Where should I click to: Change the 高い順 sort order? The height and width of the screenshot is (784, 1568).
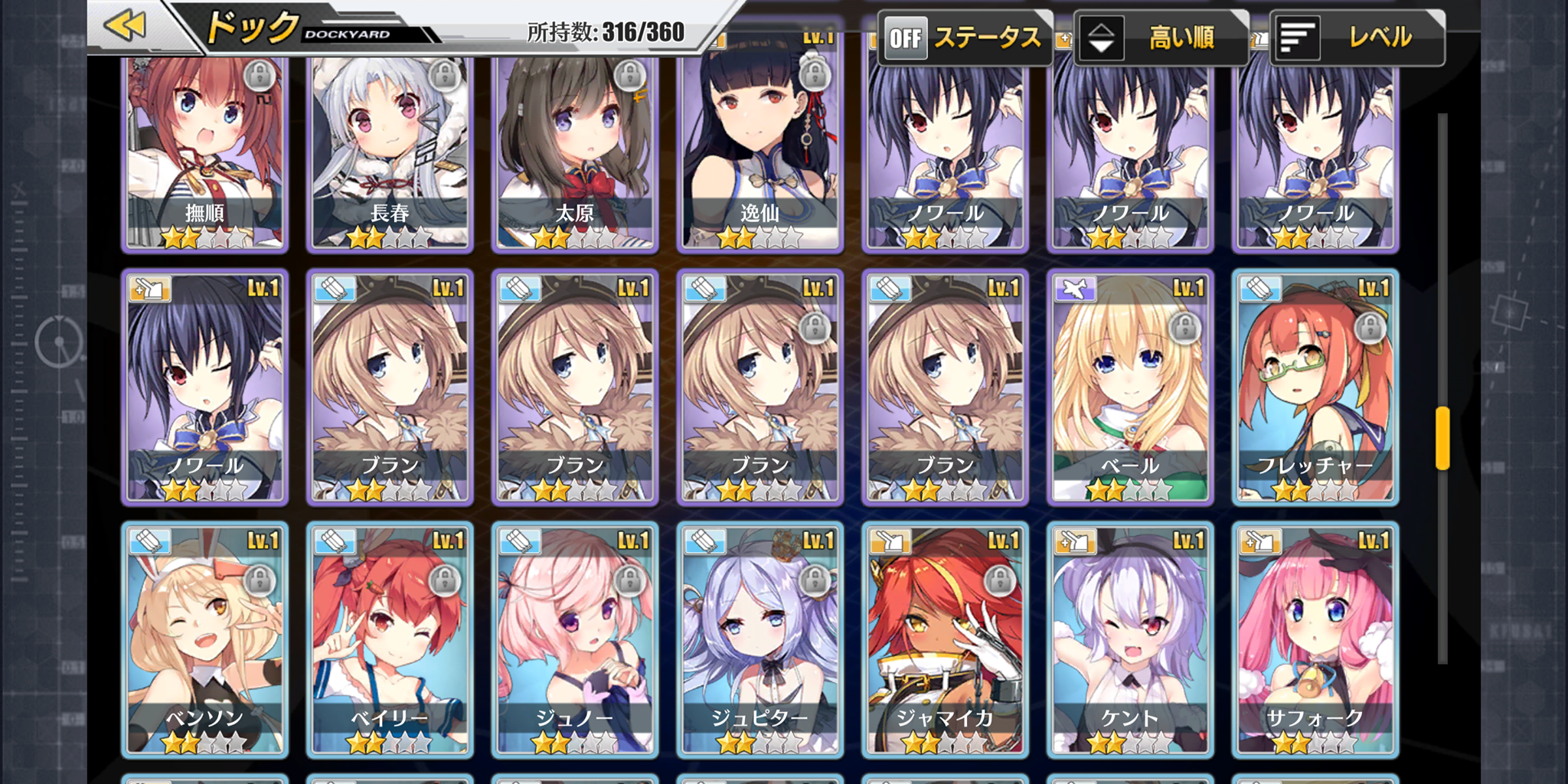[1160, 38]
